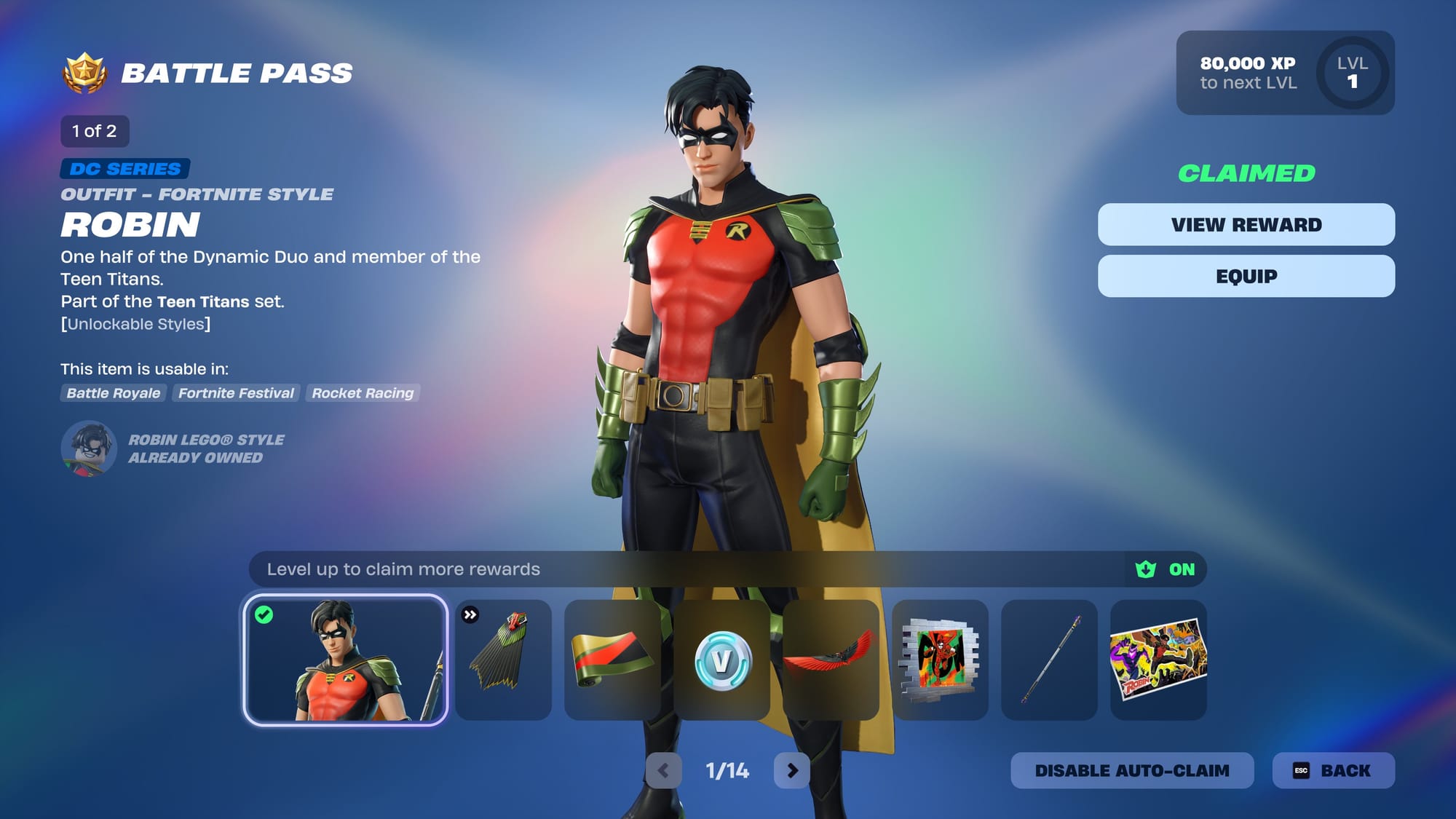
Task: Go back with the Back button
Action: point(1333,770)
